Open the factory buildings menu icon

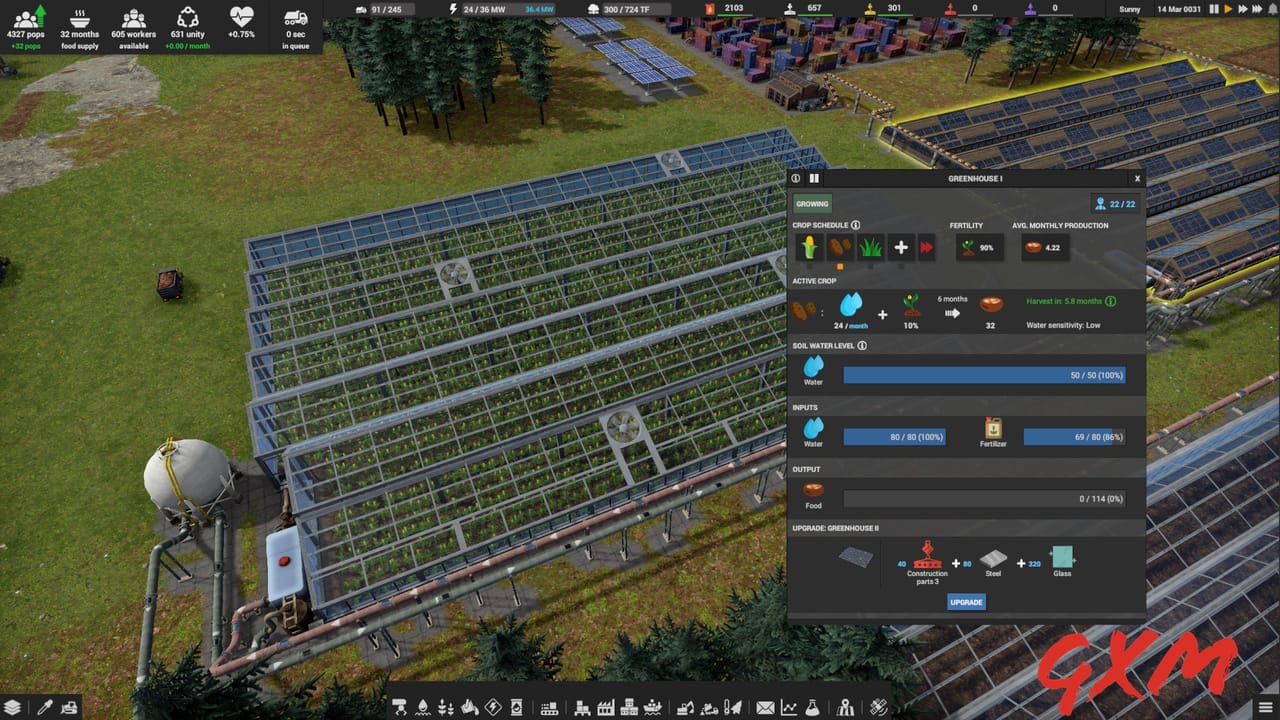pos(605,706)
